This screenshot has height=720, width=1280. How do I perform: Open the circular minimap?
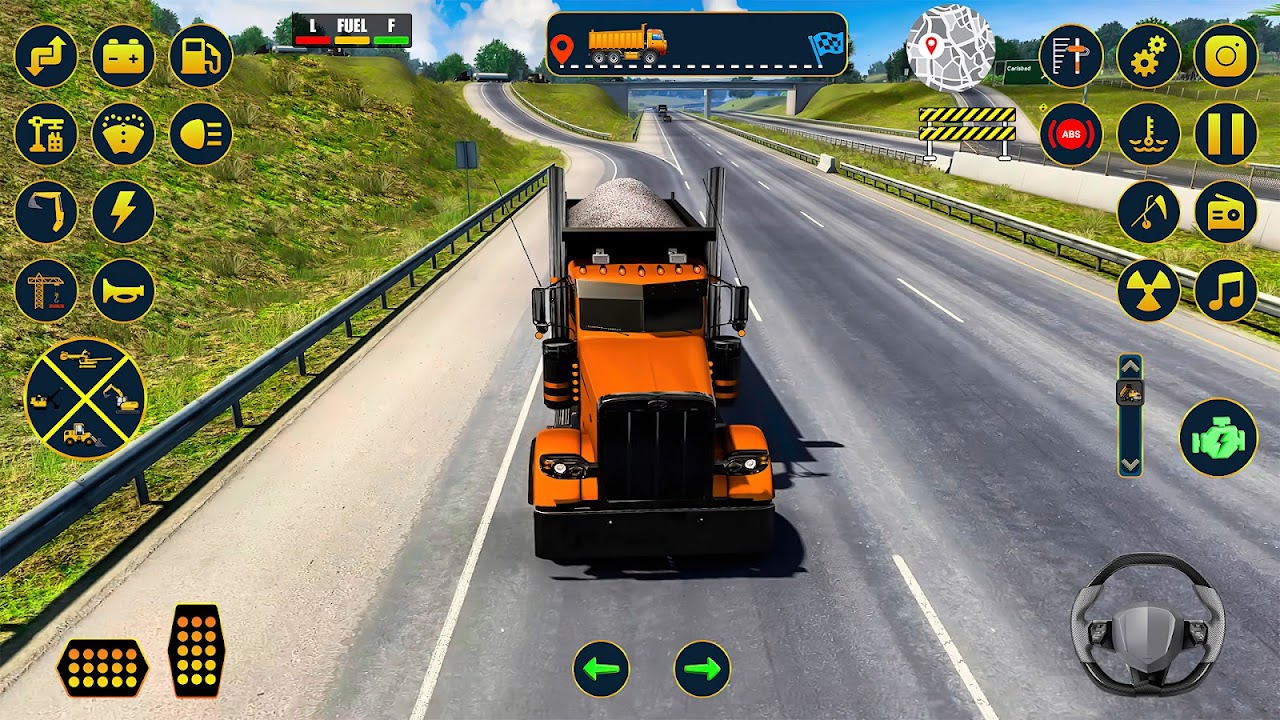[x=950, y=48]
